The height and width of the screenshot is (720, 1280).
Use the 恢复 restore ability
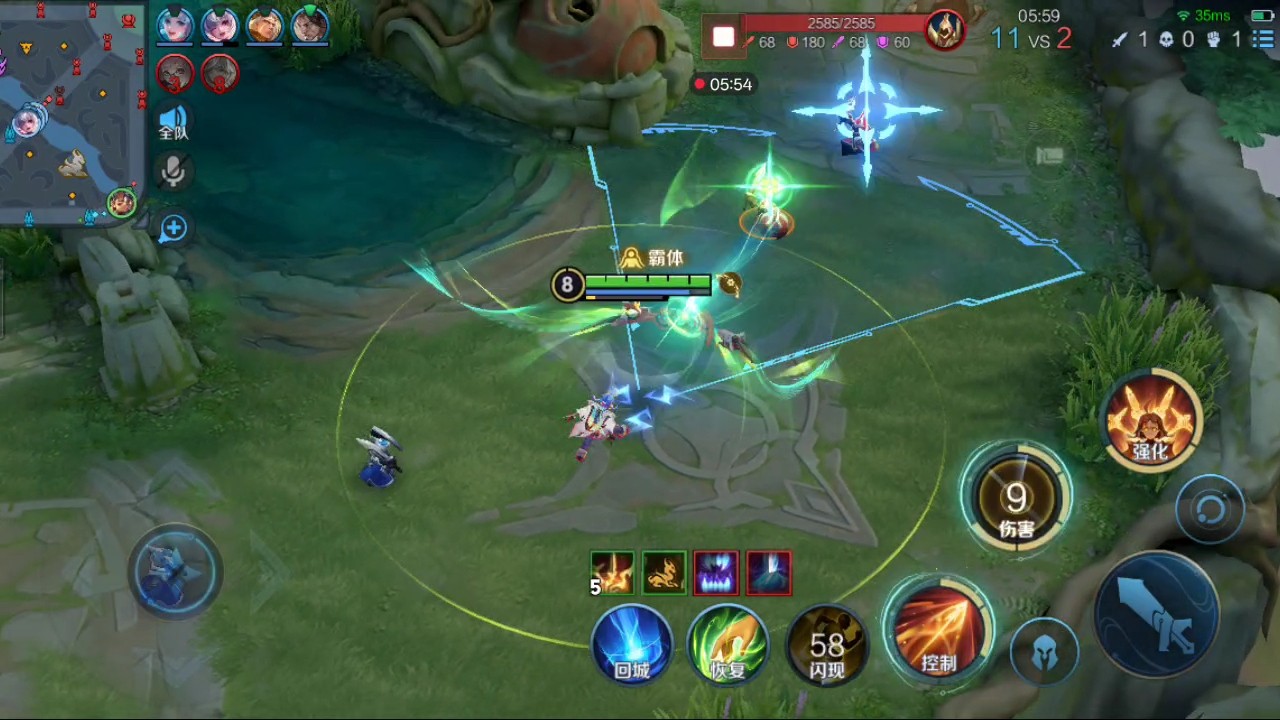point(728,645)
